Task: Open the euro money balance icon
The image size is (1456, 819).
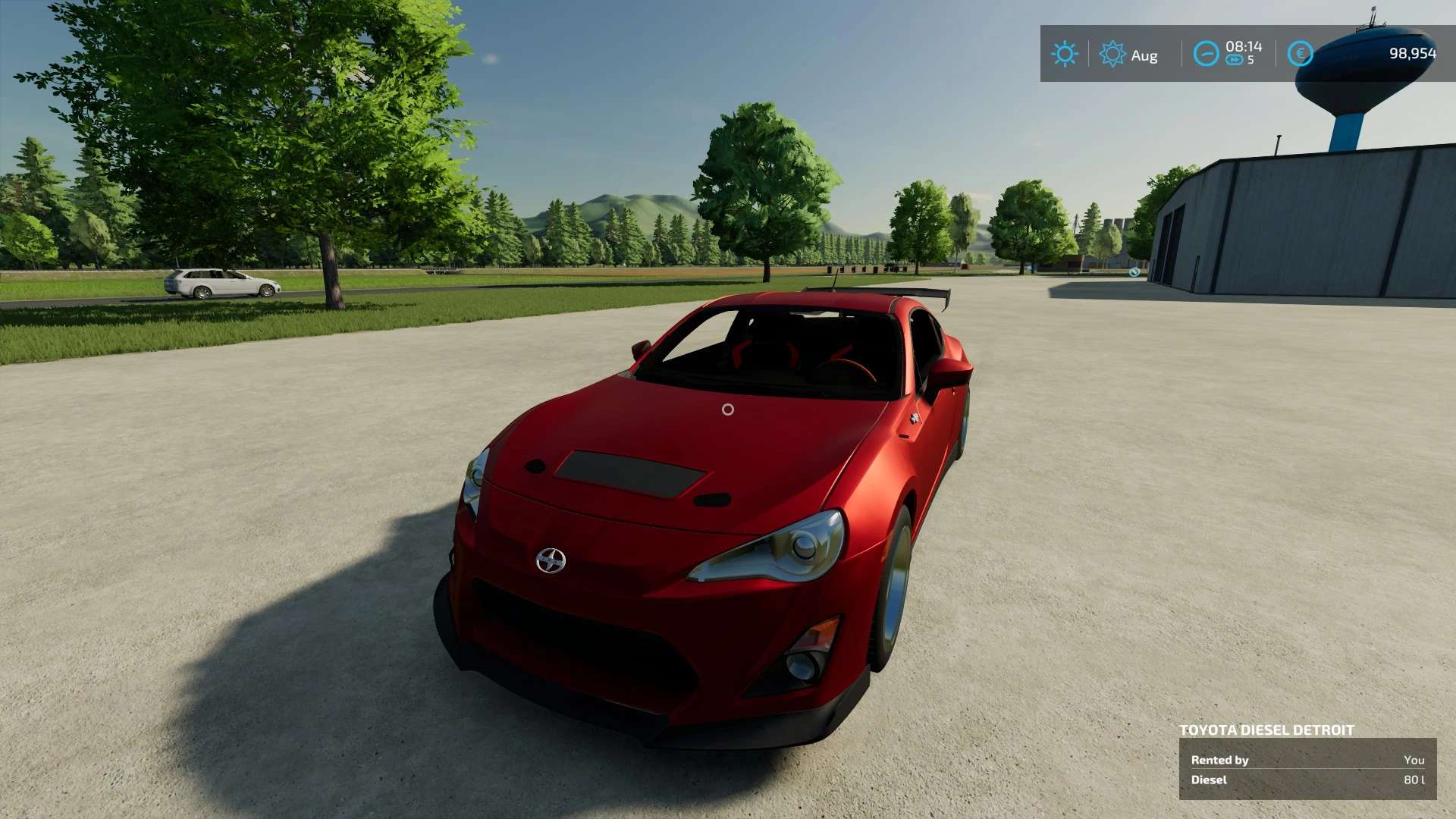Action: coord(1300,54)
